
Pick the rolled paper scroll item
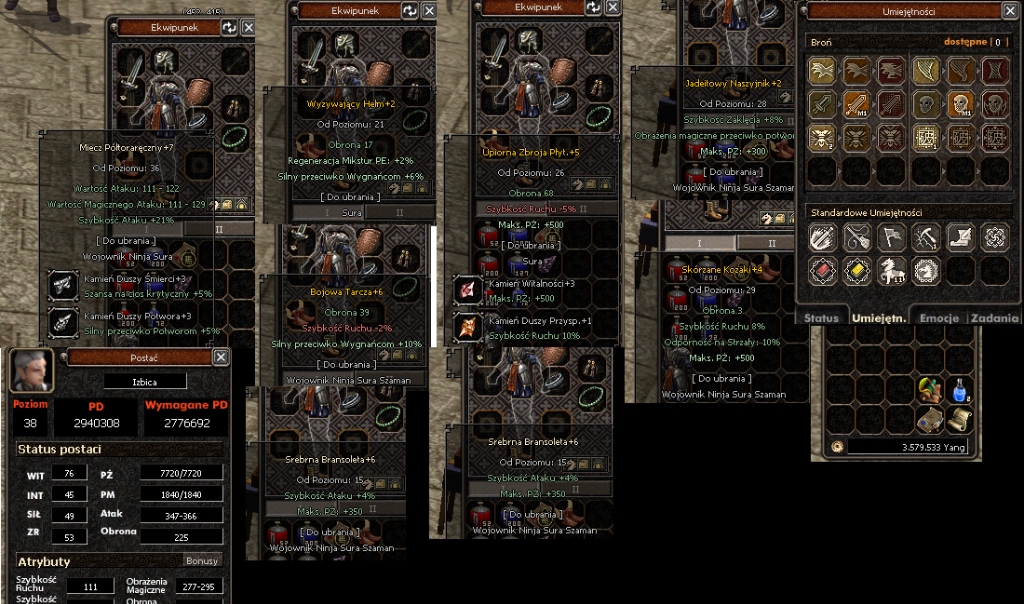960,420
